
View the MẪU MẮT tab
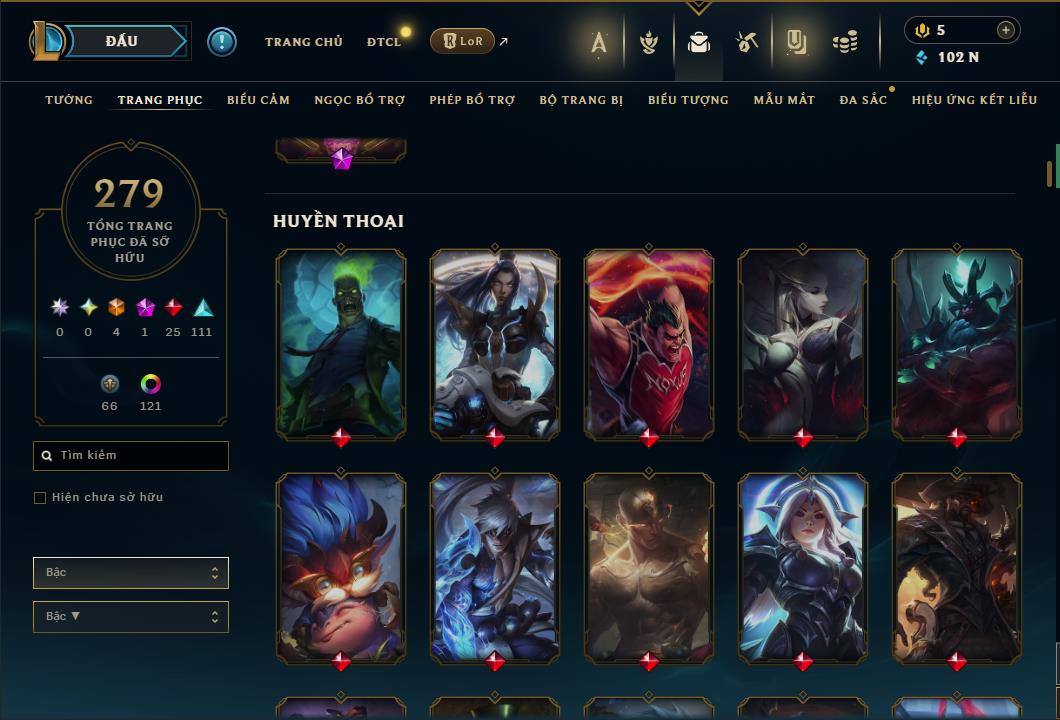784,100
